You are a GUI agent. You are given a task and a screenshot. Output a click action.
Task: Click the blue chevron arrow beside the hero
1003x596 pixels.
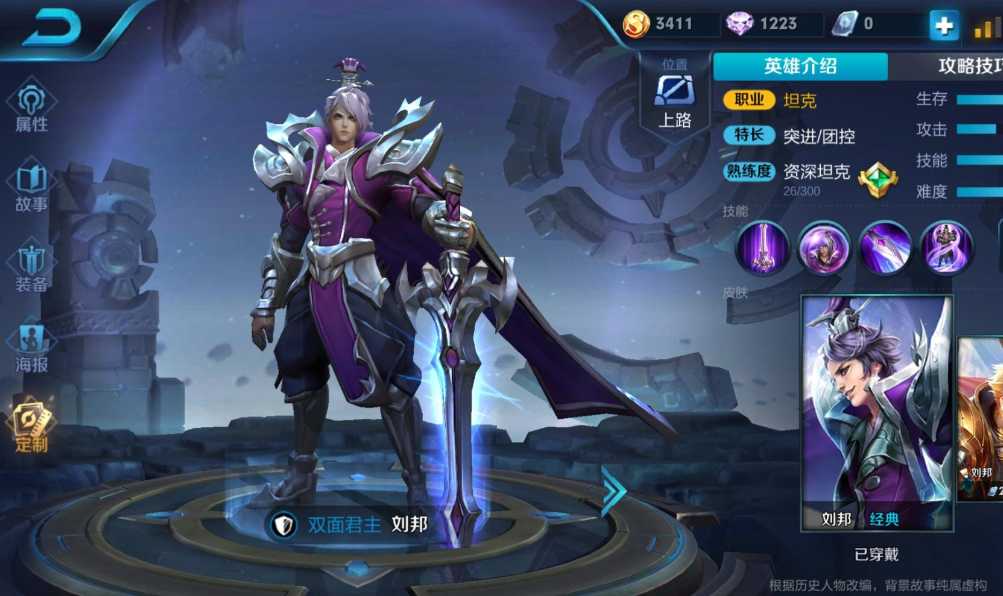pos(613,491)
